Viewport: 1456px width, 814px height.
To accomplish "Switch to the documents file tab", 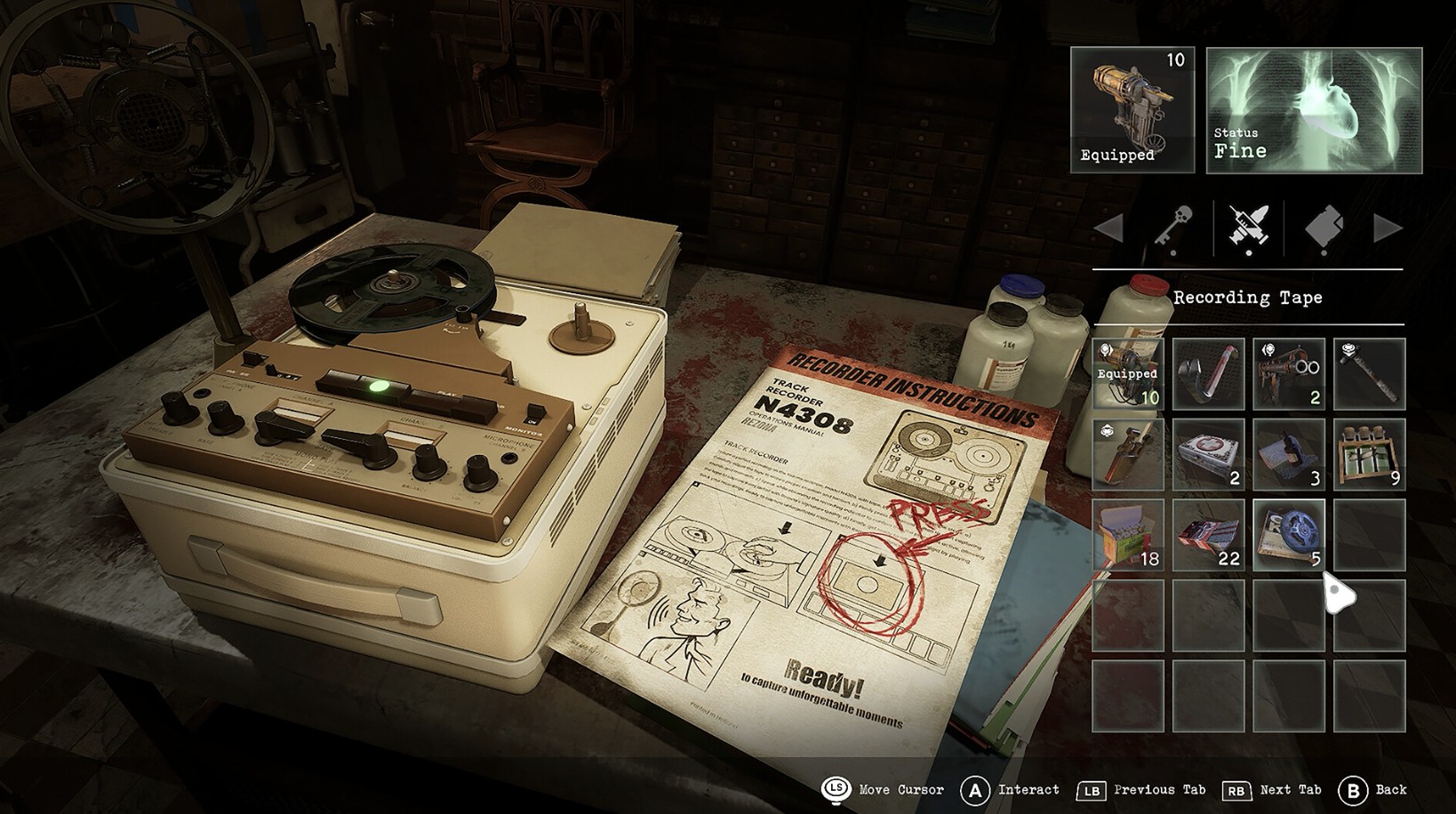I will pyautogui.click(x=1324, y=228).
